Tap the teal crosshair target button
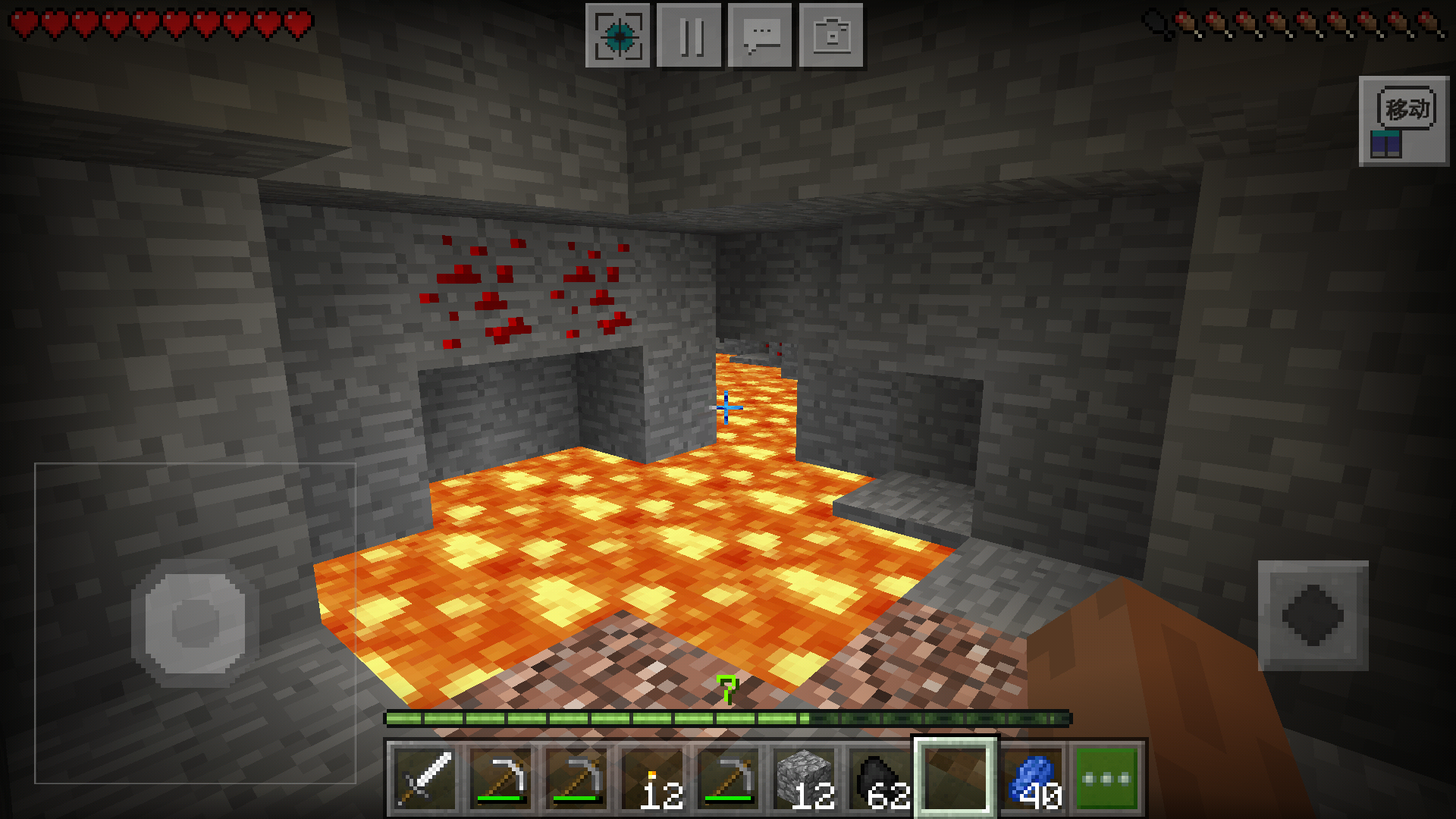Viewport: 1456px width, 819px height. (618, 36)
